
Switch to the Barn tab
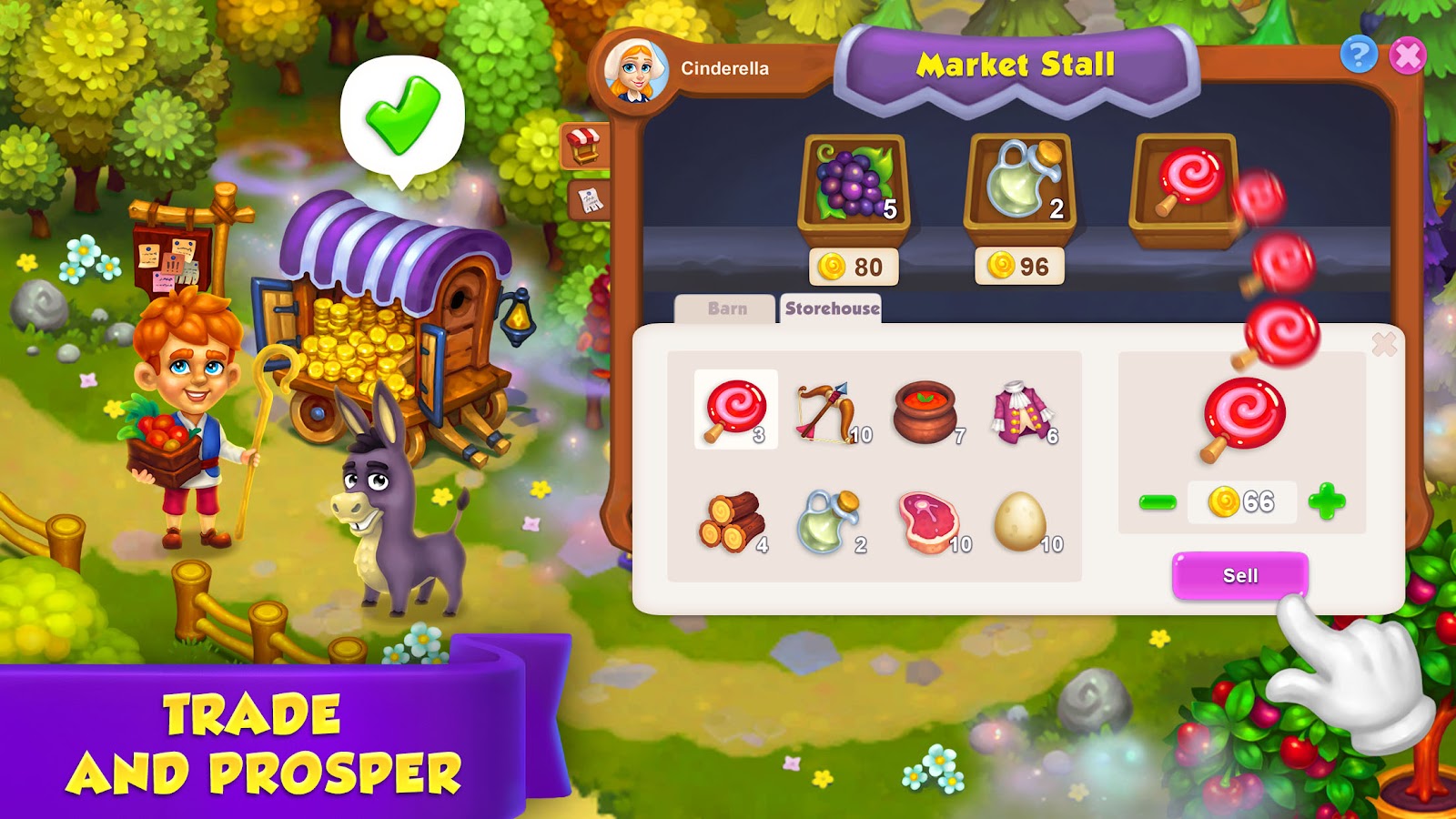pos(726,308)
